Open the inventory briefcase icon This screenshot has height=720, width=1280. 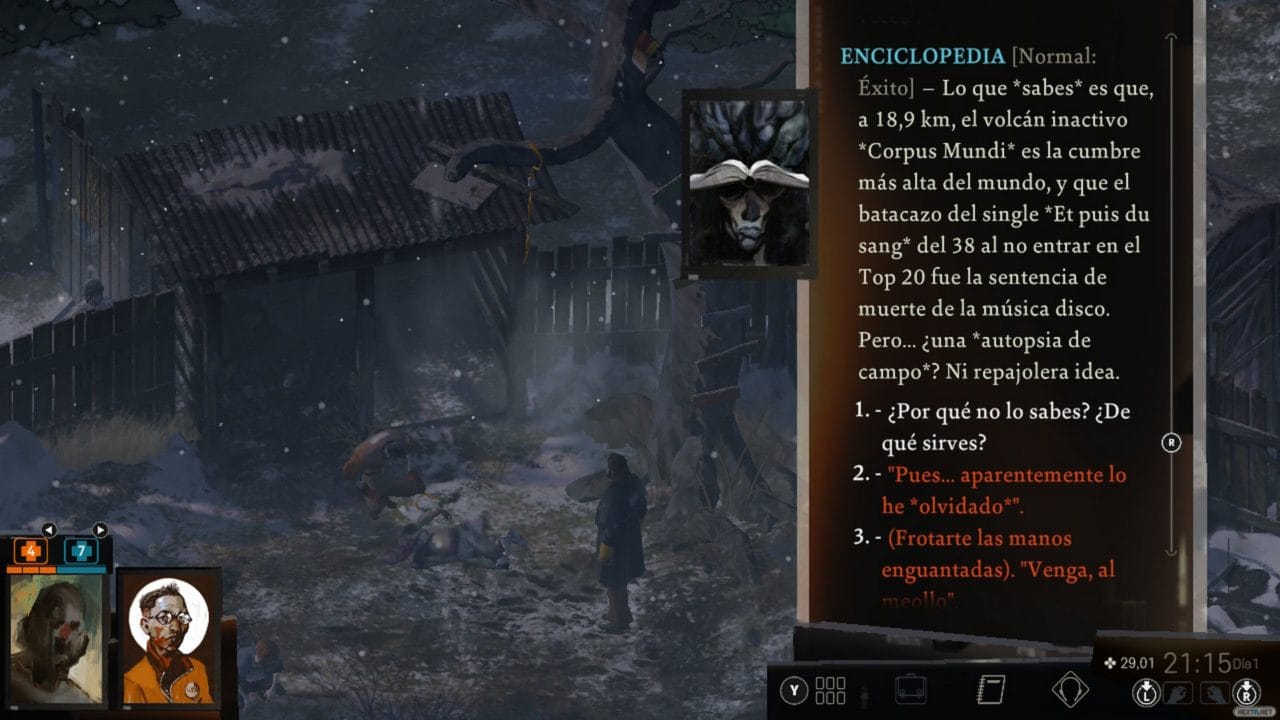click(912, 690)
